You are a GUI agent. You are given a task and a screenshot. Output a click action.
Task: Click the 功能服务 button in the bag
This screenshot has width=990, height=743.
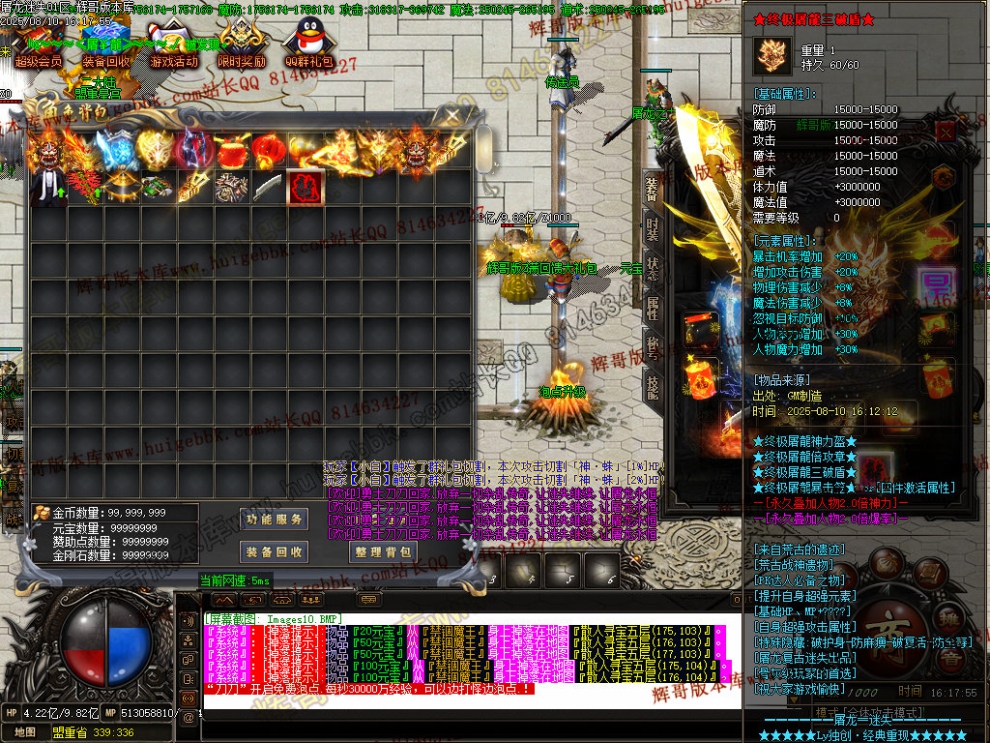pos(273,519)
